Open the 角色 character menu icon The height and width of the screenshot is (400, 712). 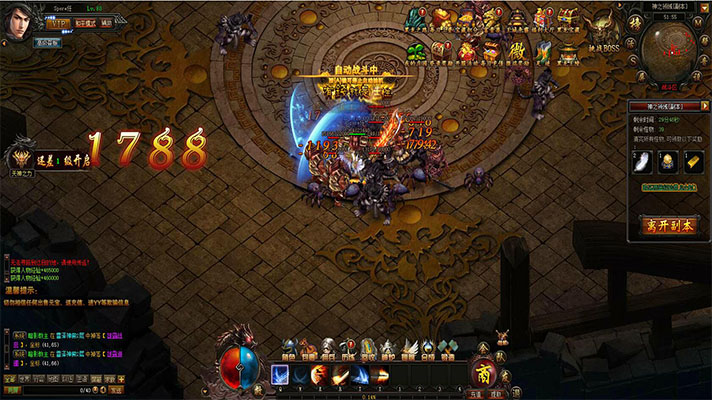pos(289,348)
